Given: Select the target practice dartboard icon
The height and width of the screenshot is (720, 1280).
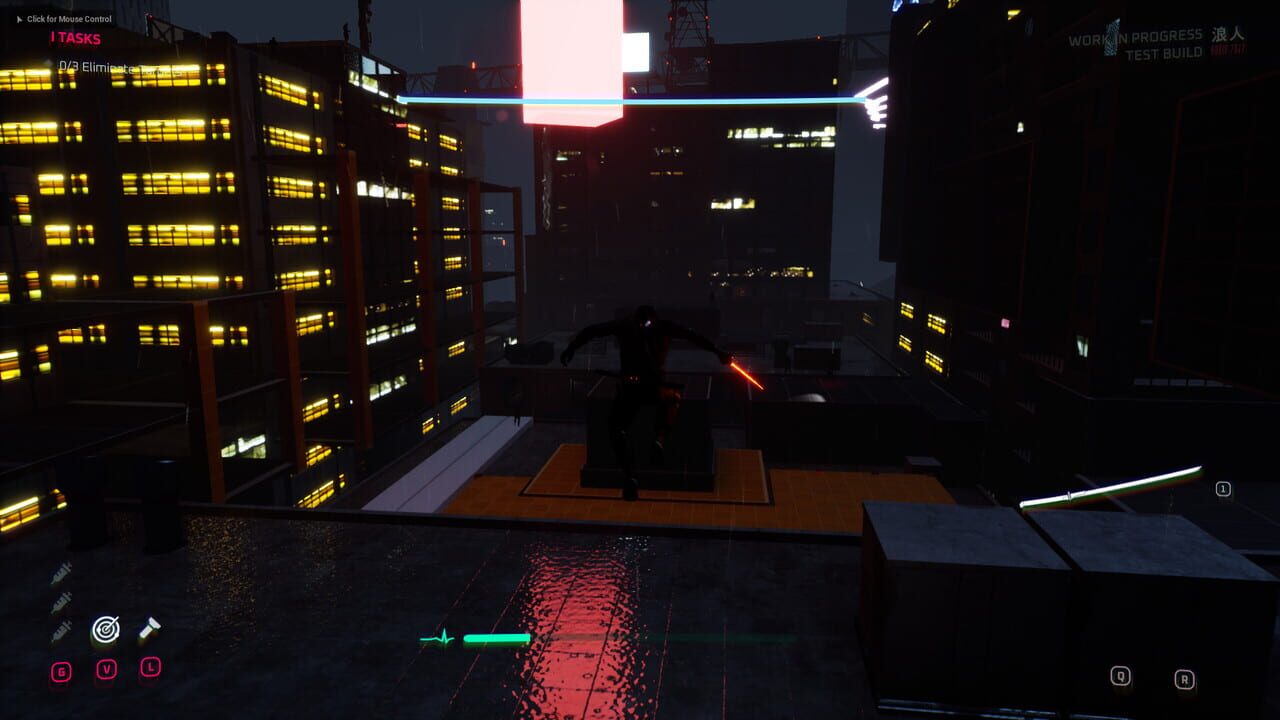Looking at the screenshot, I should (105, 631).
